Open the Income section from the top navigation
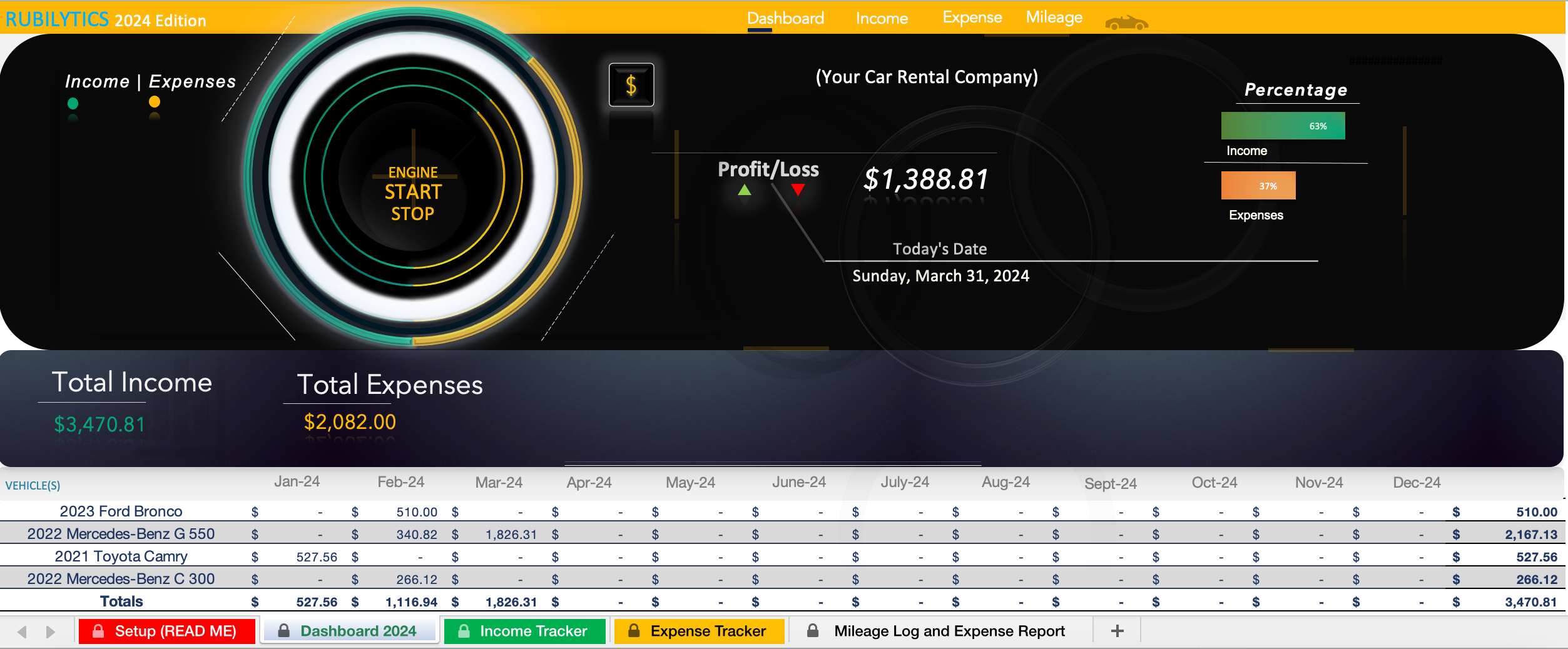The height and width of the screenshot is (649, 1568). click(x=882, y=19)
